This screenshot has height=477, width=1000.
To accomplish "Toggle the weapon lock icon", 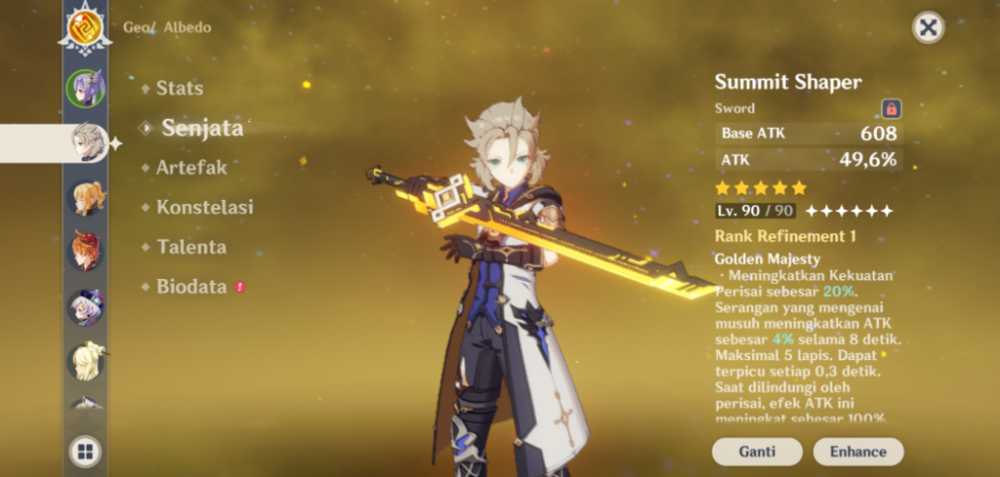I will [890, 108].
